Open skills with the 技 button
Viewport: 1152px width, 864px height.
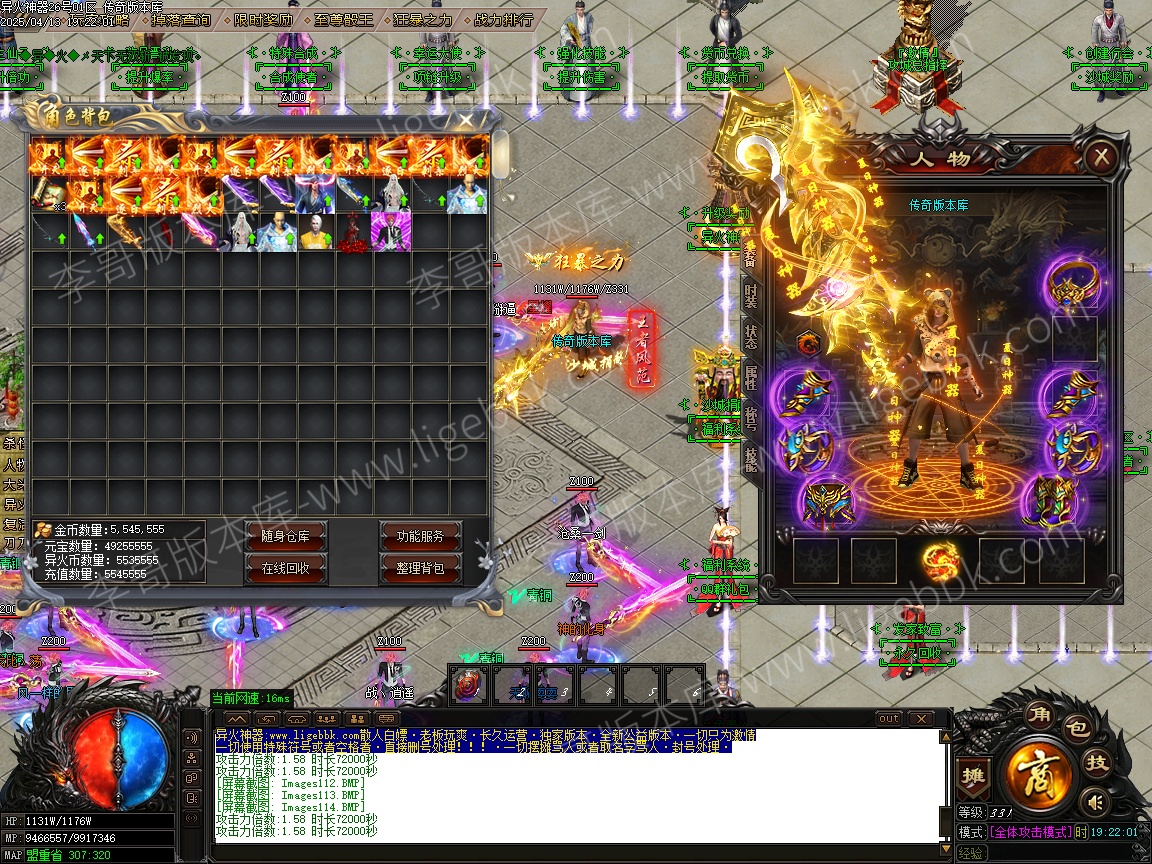point(1098,763)
